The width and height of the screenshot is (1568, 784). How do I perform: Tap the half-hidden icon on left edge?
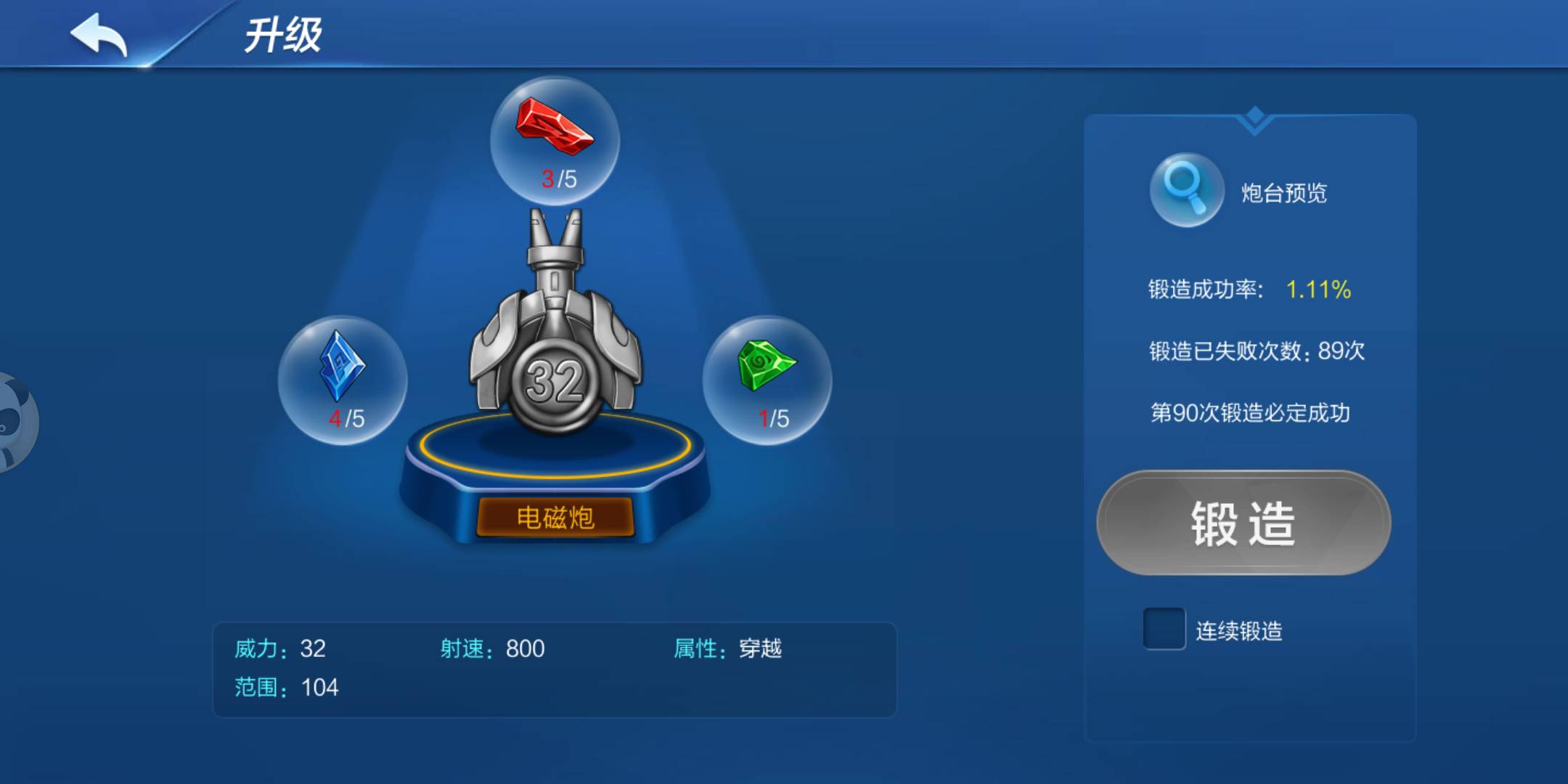click(11, 421)
